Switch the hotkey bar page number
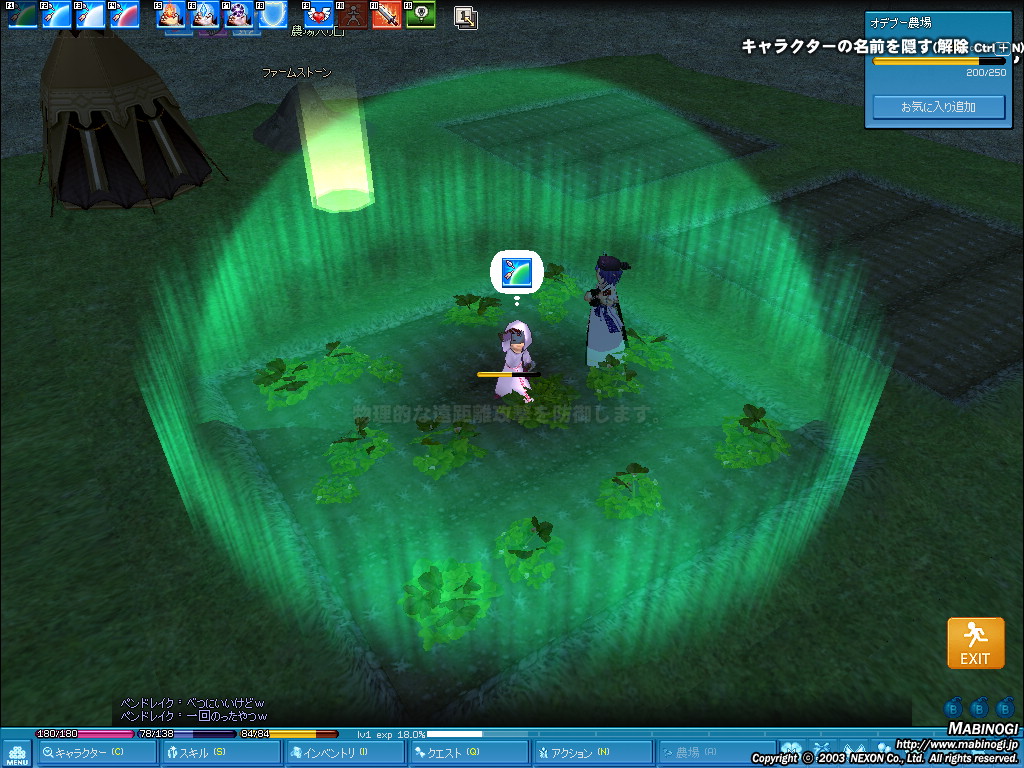 pyautogui.click(x=465, y=16)
